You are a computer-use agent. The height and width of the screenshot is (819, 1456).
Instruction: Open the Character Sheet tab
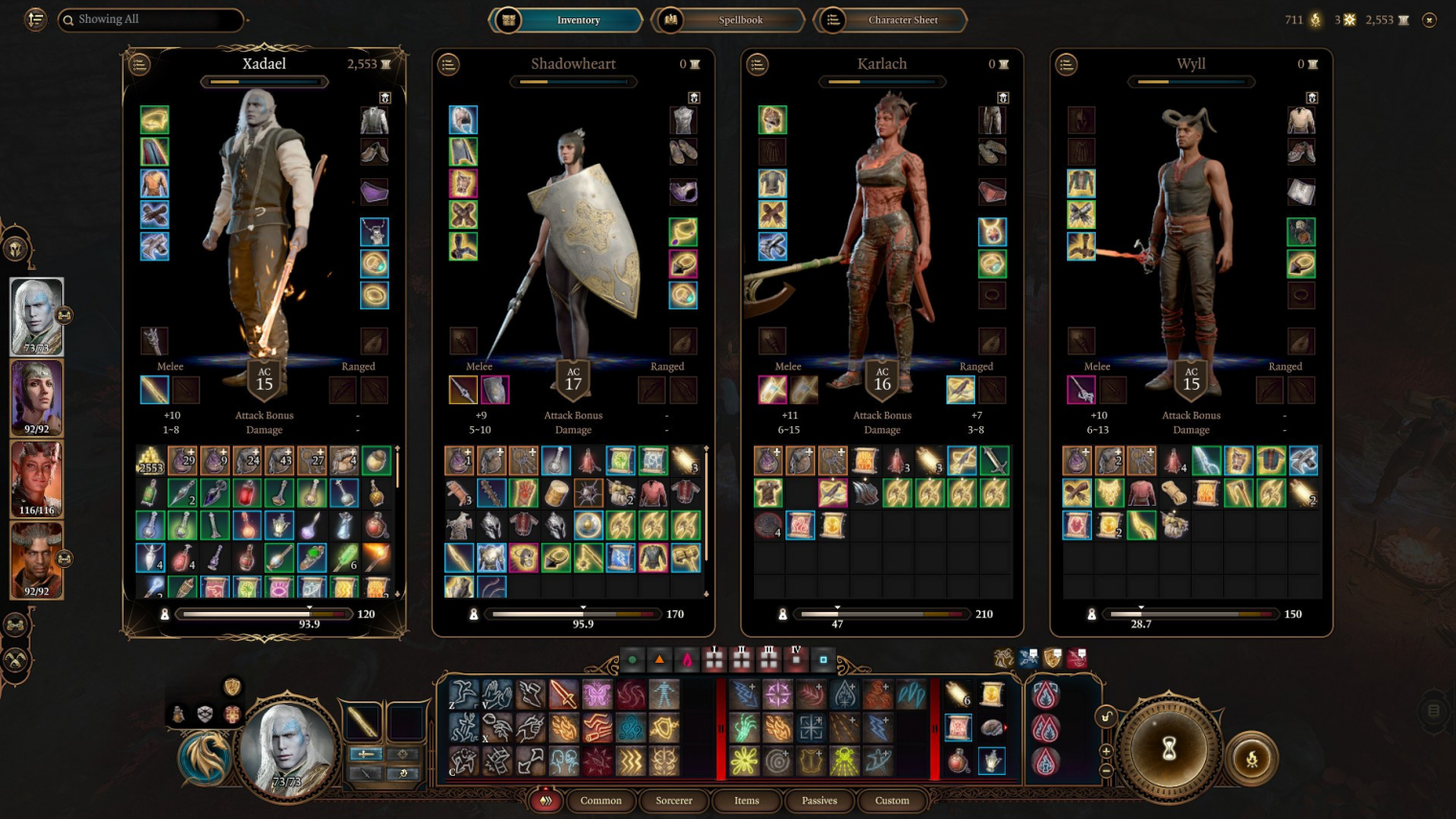[x=901, y=20]
